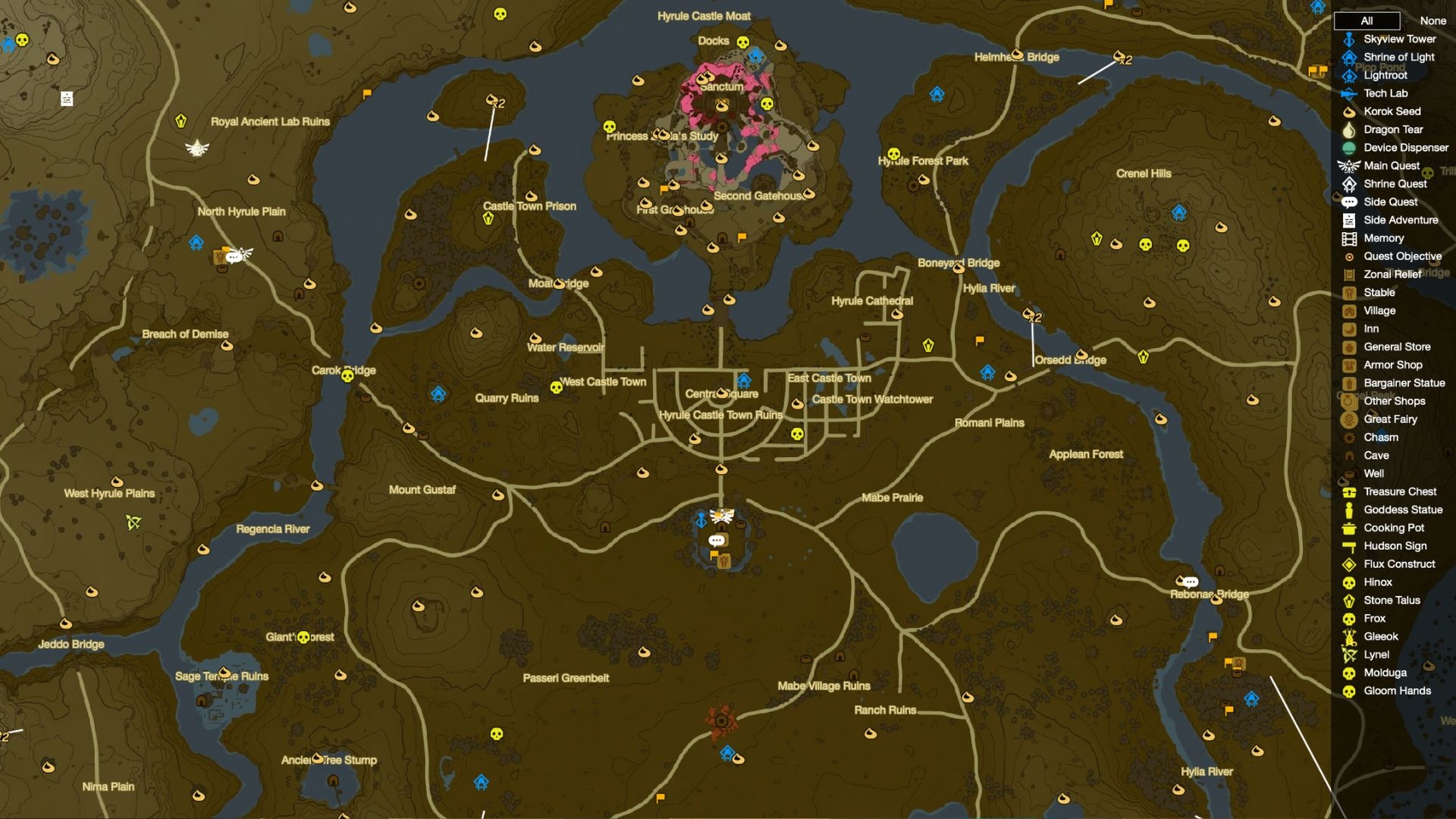Show Main Quest markers
Image resolution: width=1456 pixels, height=819 pixels.
[1391, 166]
